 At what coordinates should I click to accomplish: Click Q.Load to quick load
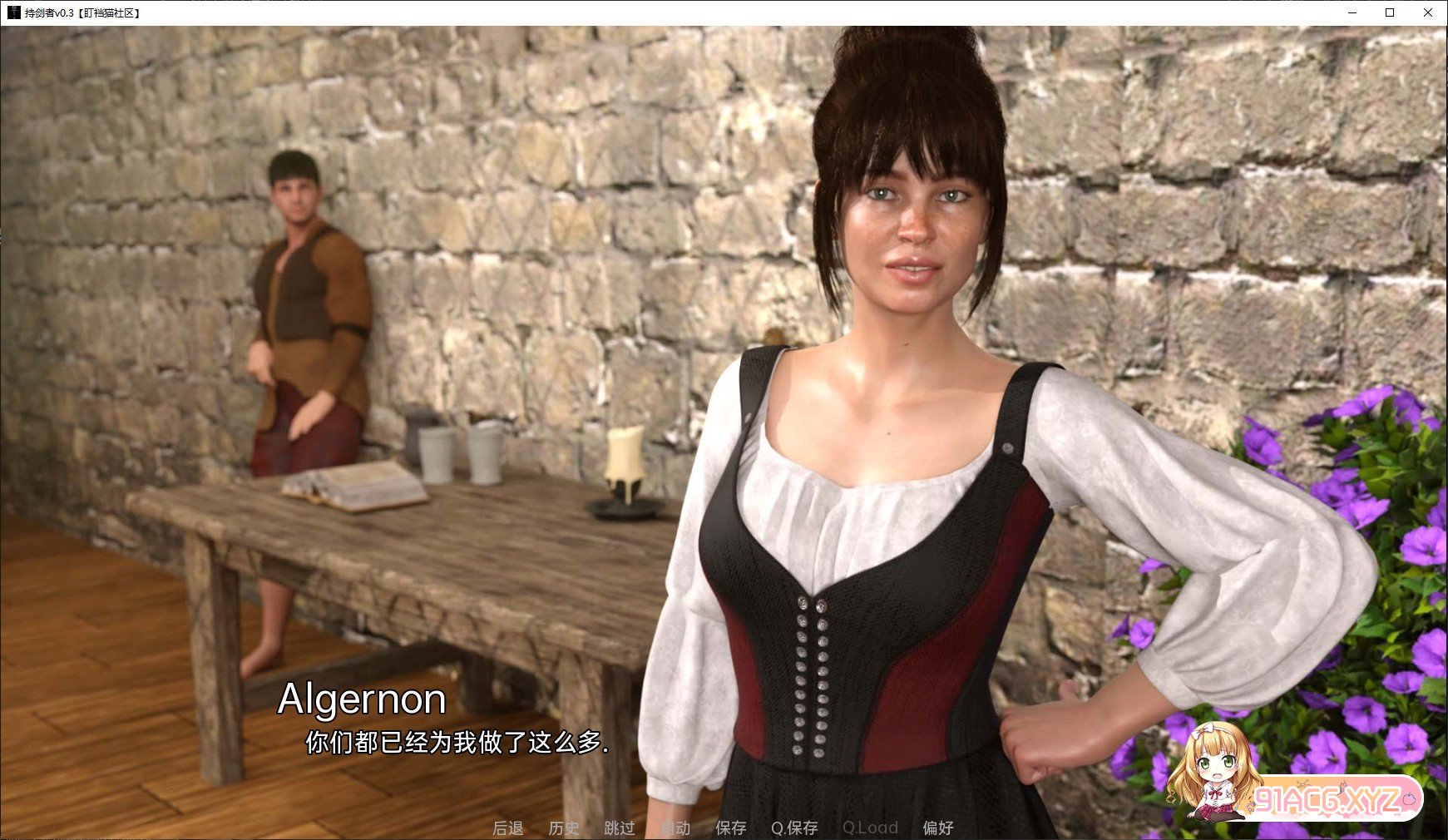tap(870, 828)
